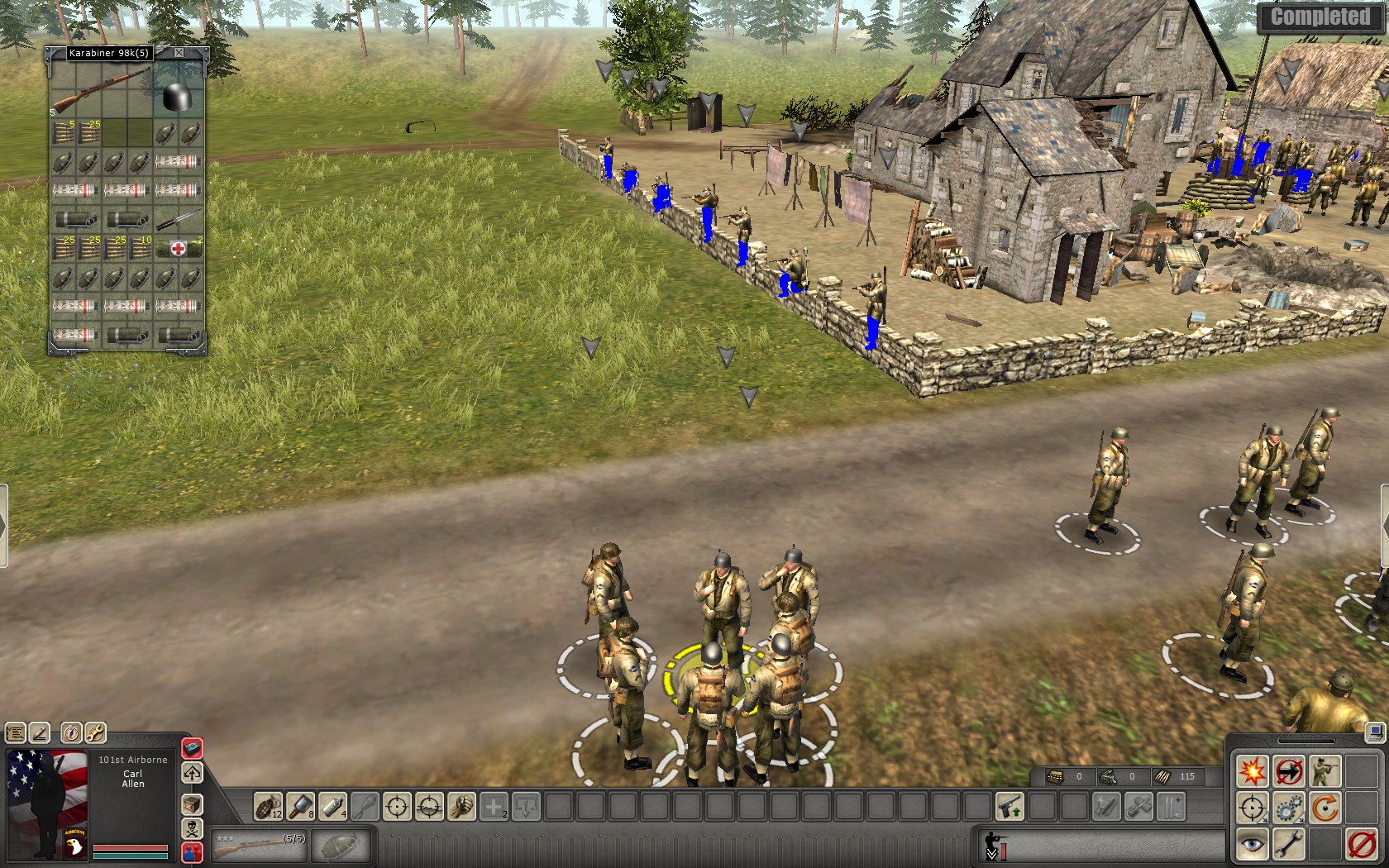This screenshot has width=1389, height=868.
Task: Activate the clenched fist melee action
Action: (x=461, y=806)
